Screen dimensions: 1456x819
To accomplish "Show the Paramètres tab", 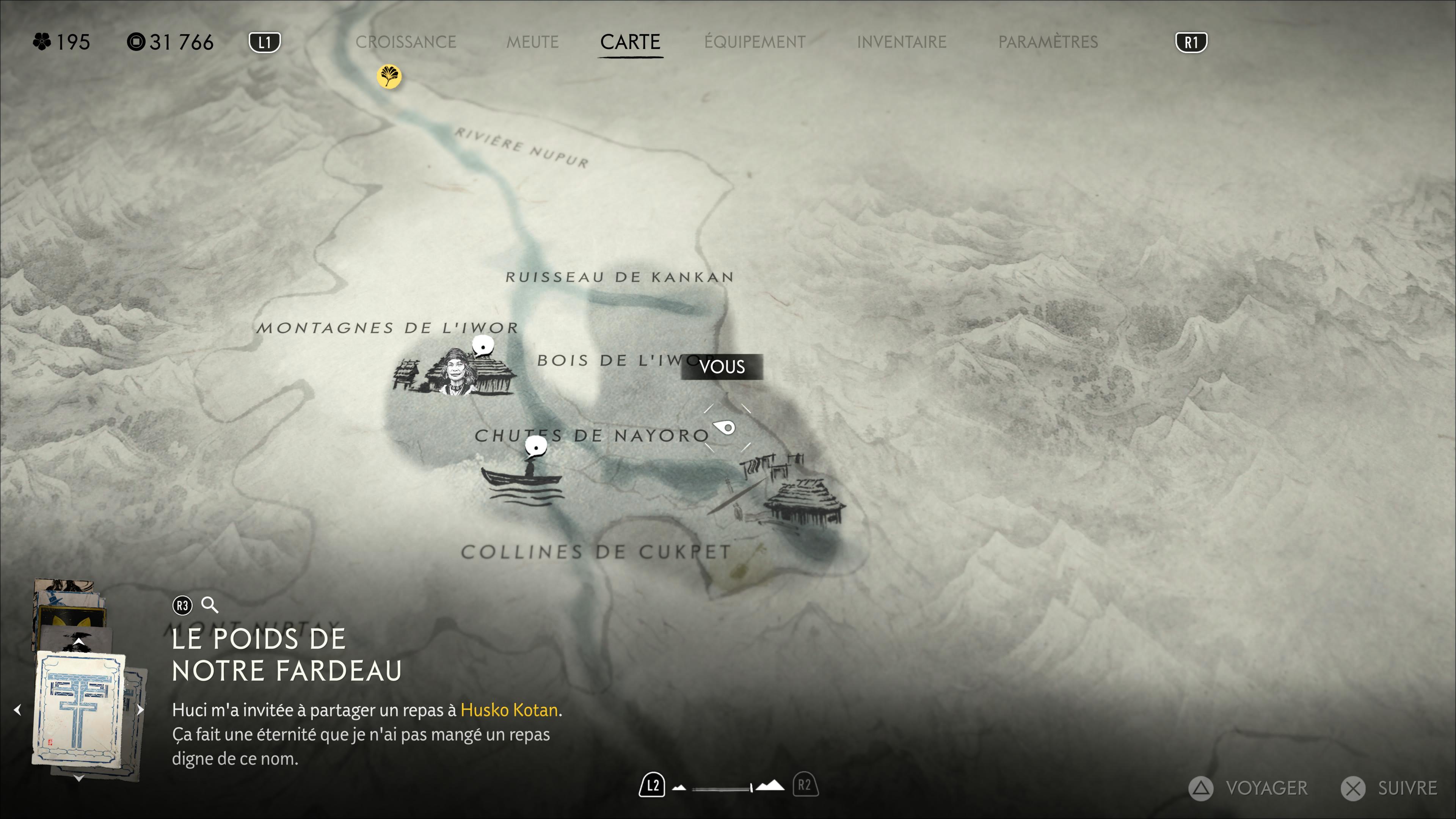I will (1047, 42).
